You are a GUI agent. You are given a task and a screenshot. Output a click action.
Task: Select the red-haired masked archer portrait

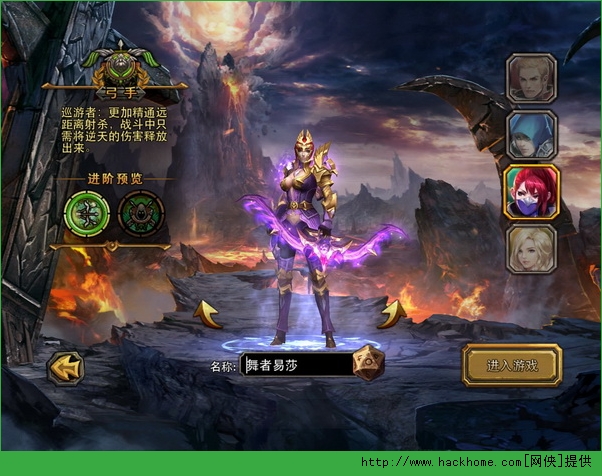[530, 191]
